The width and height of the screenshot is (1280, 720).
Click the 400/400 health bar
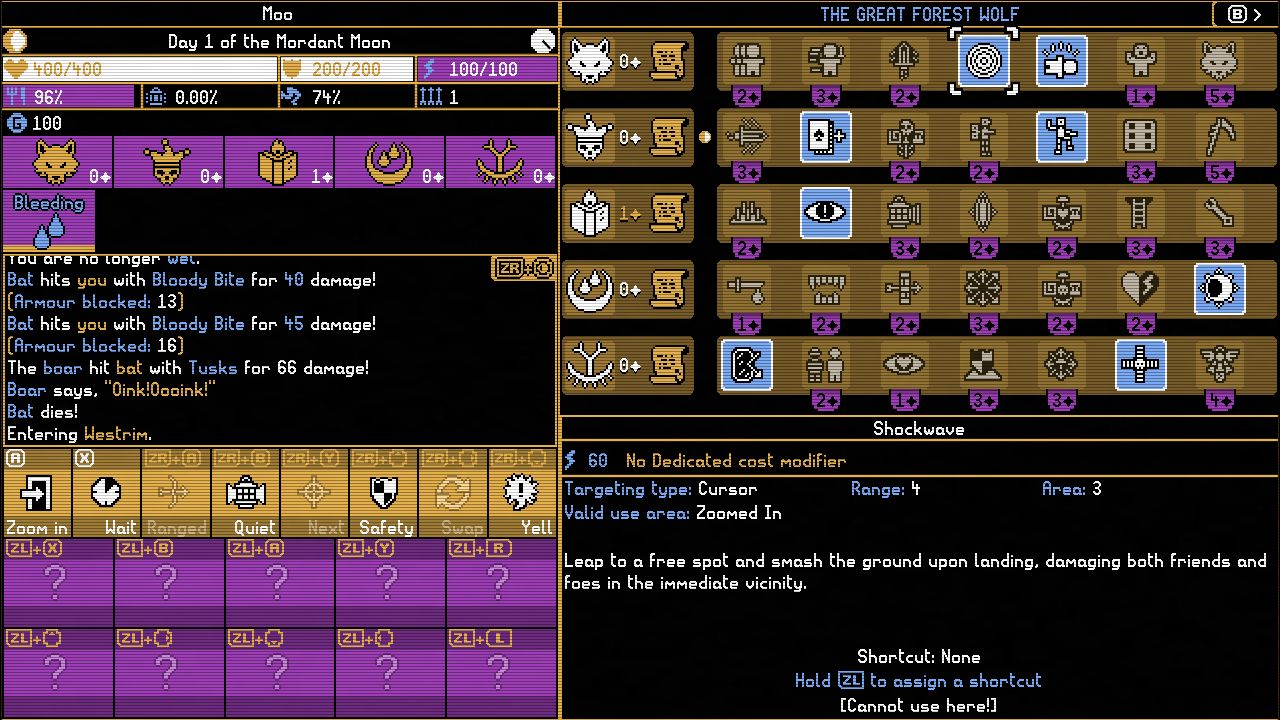[x=140, y=69]
